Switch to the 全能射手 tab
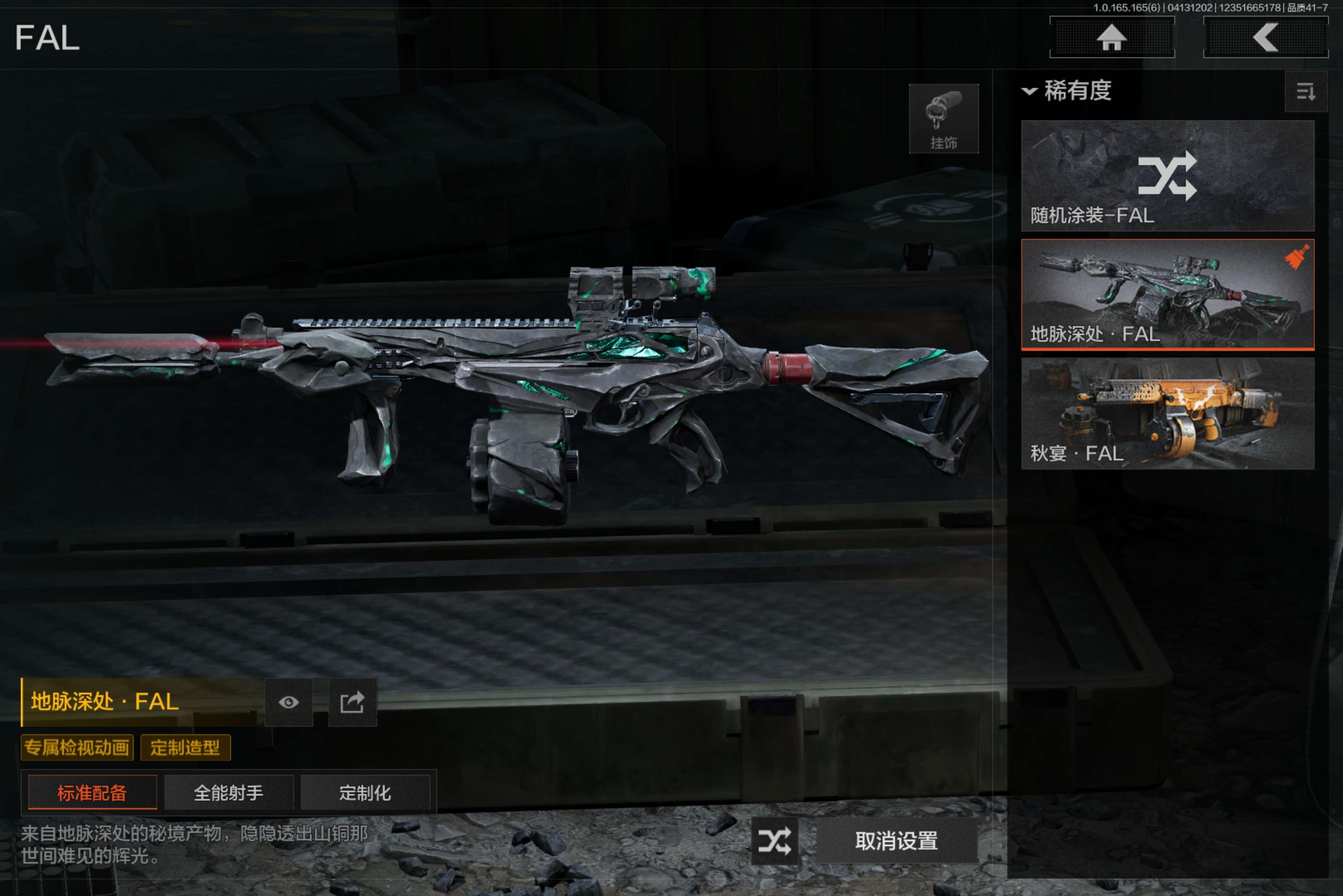 pyautogui.click(x=229, y=792)
